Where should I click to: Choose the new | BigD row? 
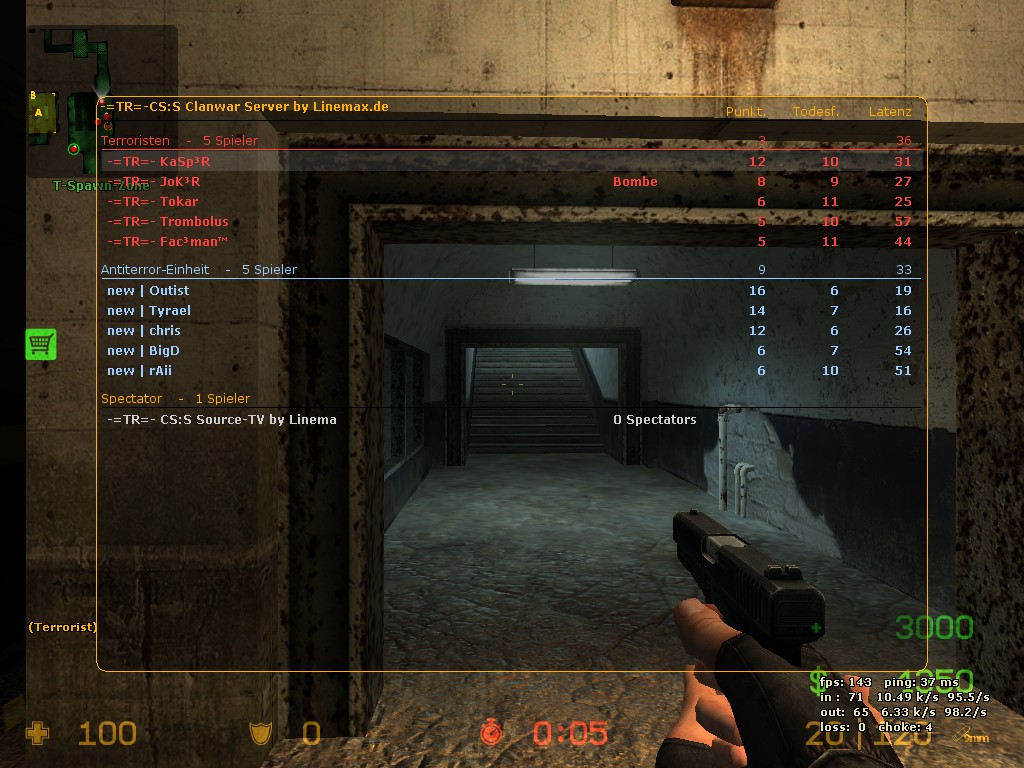point(144,351)
